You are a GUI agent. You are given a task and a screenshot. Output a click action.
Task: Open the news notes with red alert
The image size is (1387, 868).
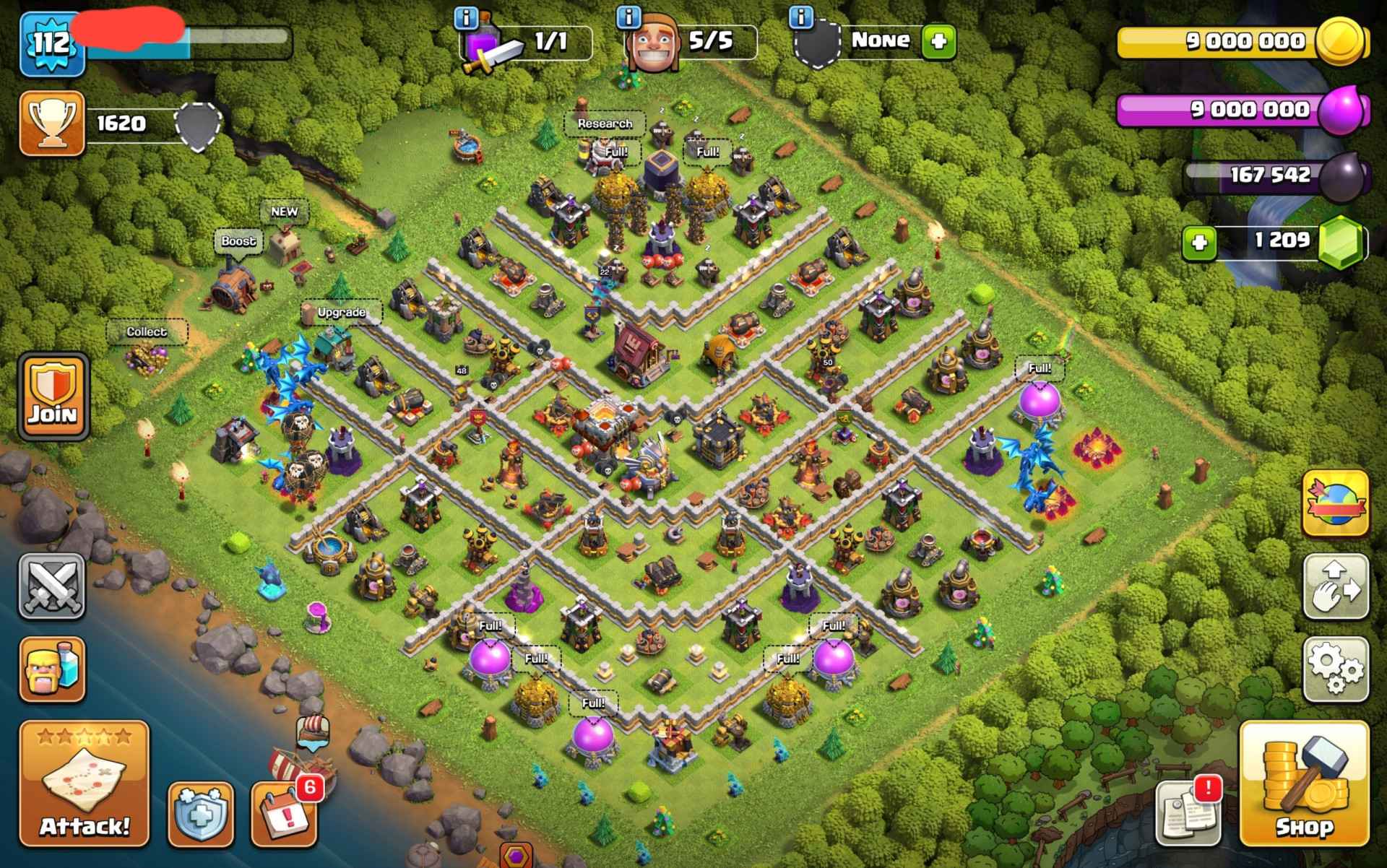point(1188,812)
